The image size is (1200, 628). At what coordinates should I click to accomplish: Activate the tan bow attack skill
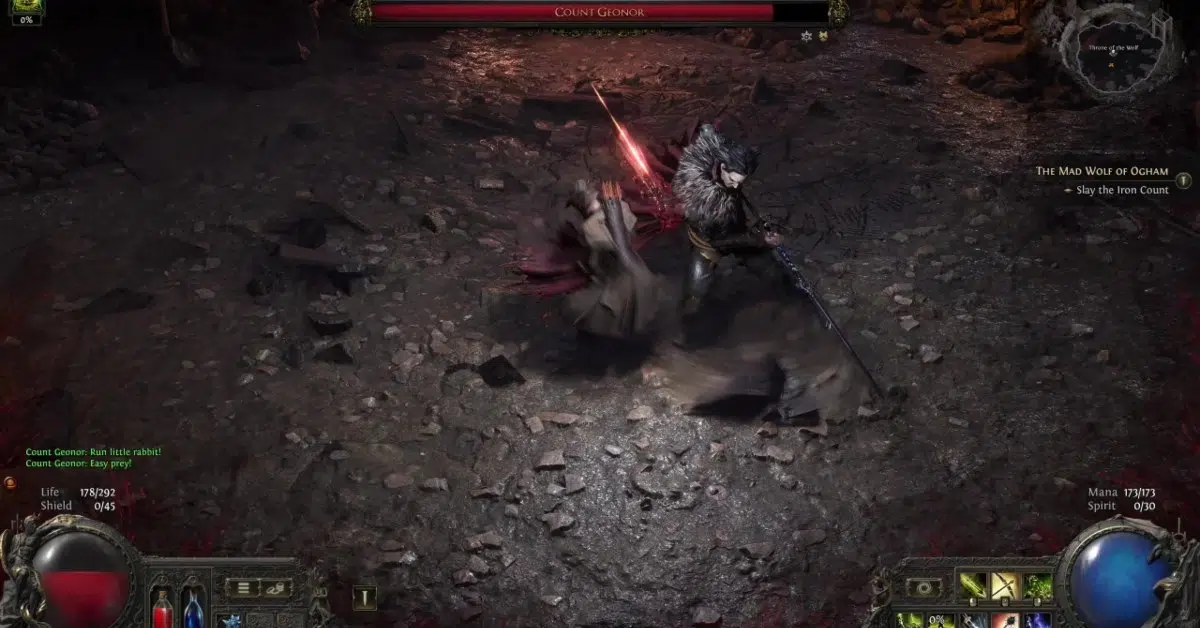[x=1006, y=586]
